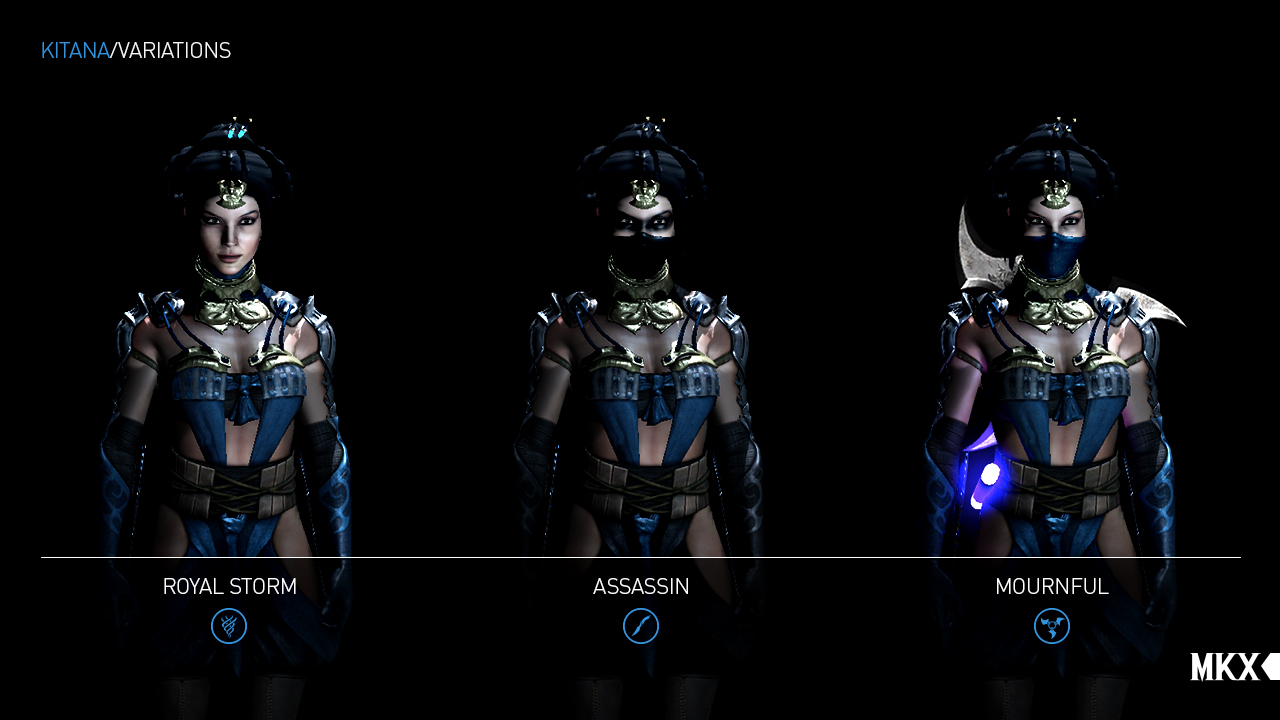Click the circular emblem under ASSASSIN

pos(641,626)
